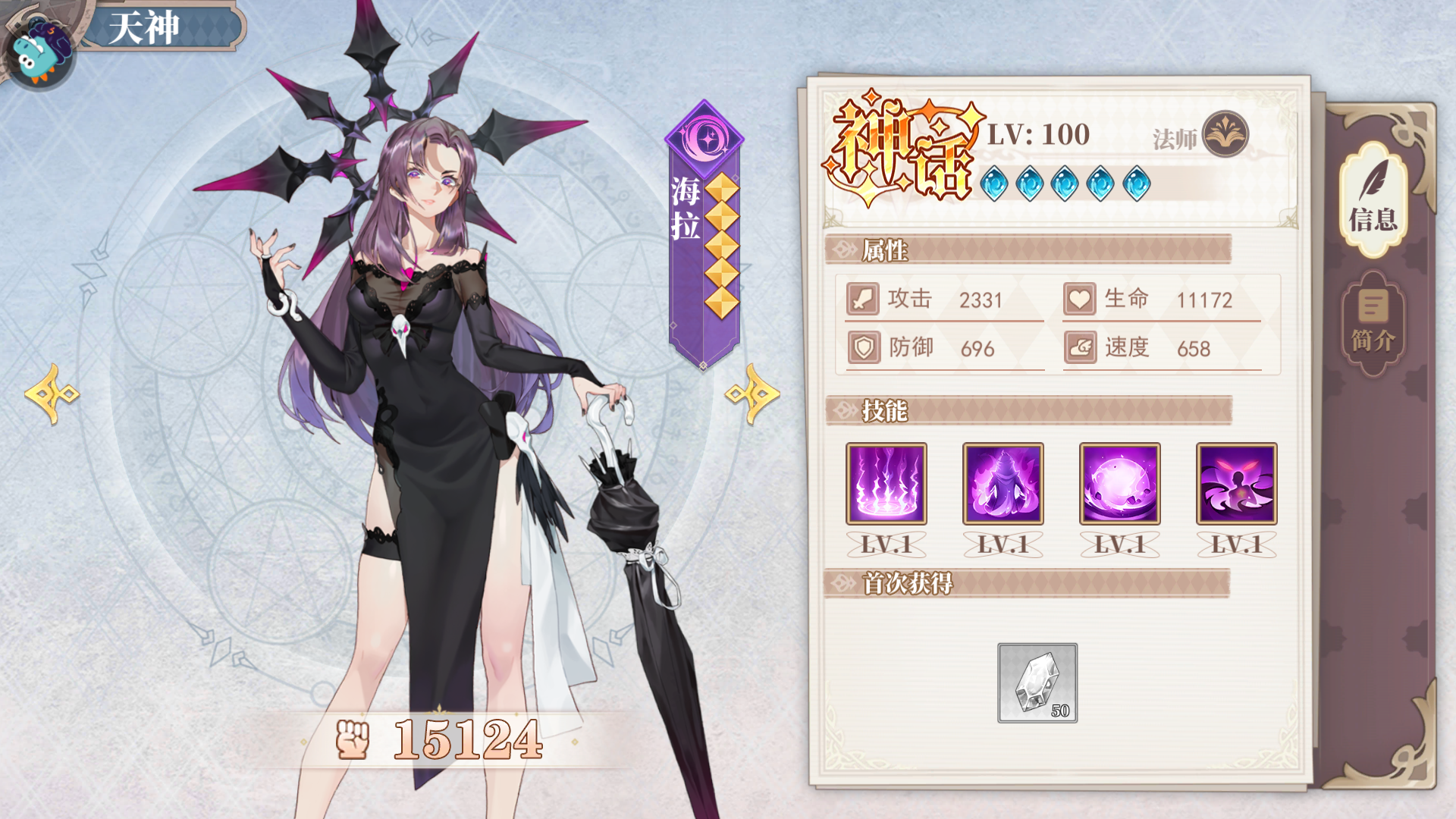
Task: Click a blue star gem under LV:100
Action: tap(996, 182)
